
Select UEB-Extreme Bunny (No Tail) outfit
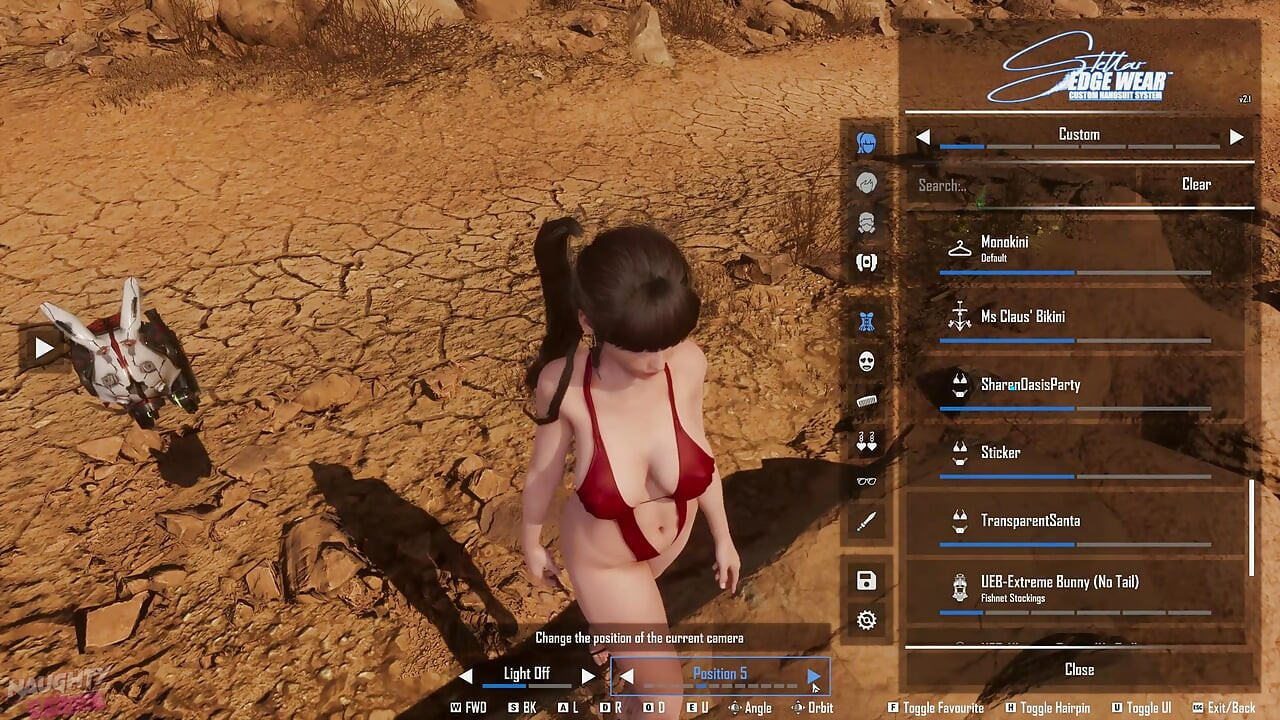point(1075,589)
